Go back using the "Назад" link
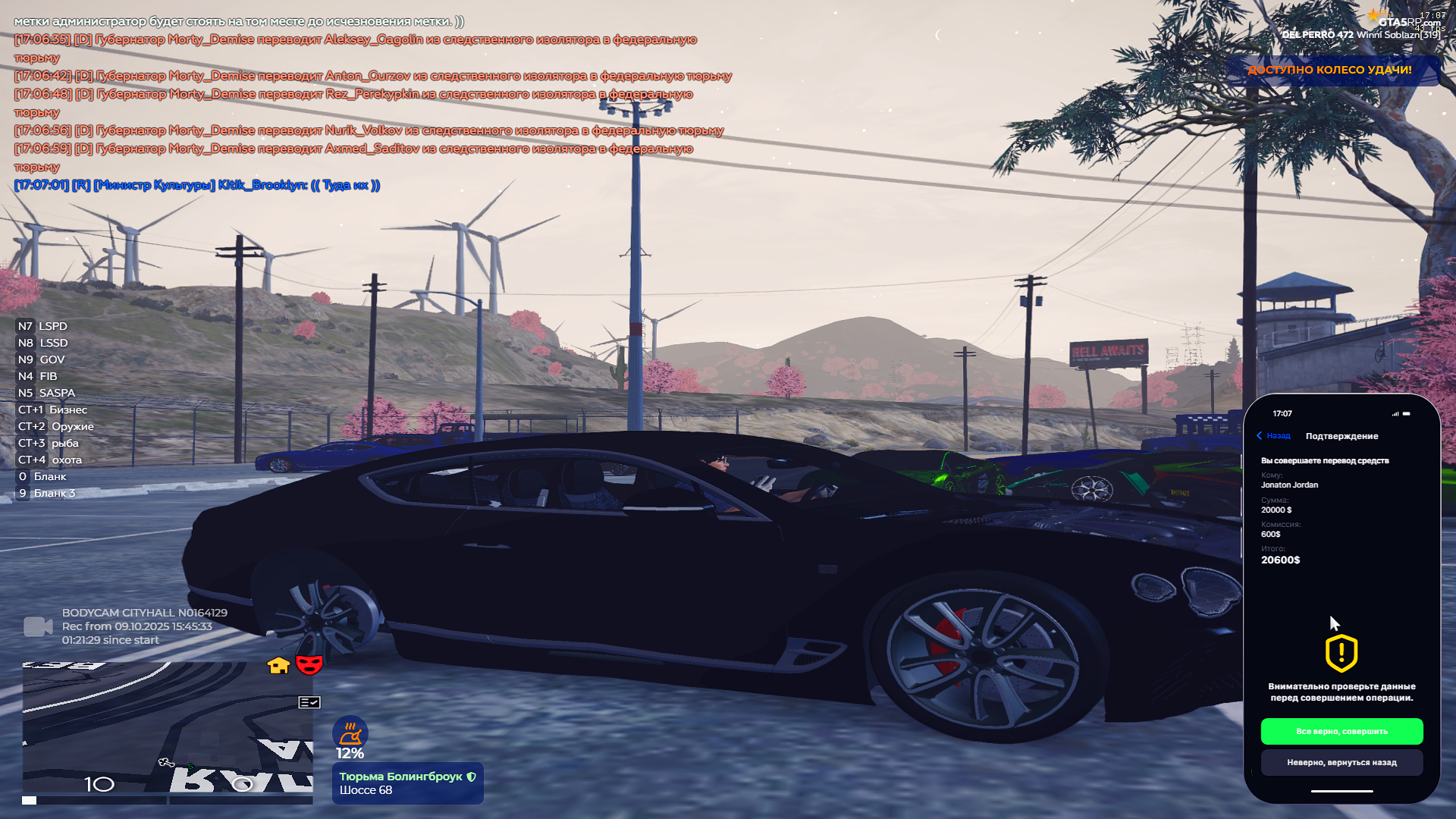This screenshot has width=1456, height=819. [1274, 435]
